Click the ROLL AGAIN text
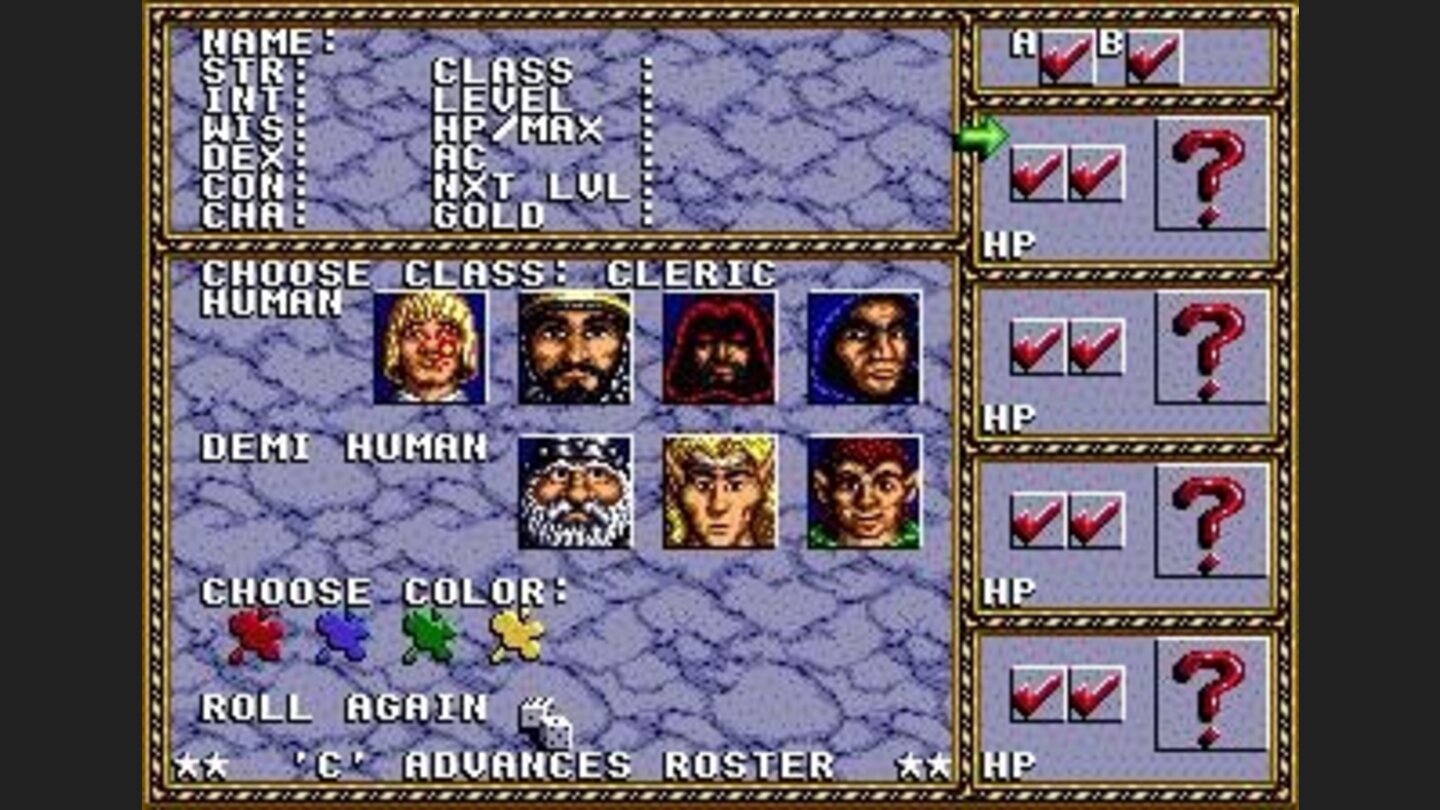 [x=340, y=710]
